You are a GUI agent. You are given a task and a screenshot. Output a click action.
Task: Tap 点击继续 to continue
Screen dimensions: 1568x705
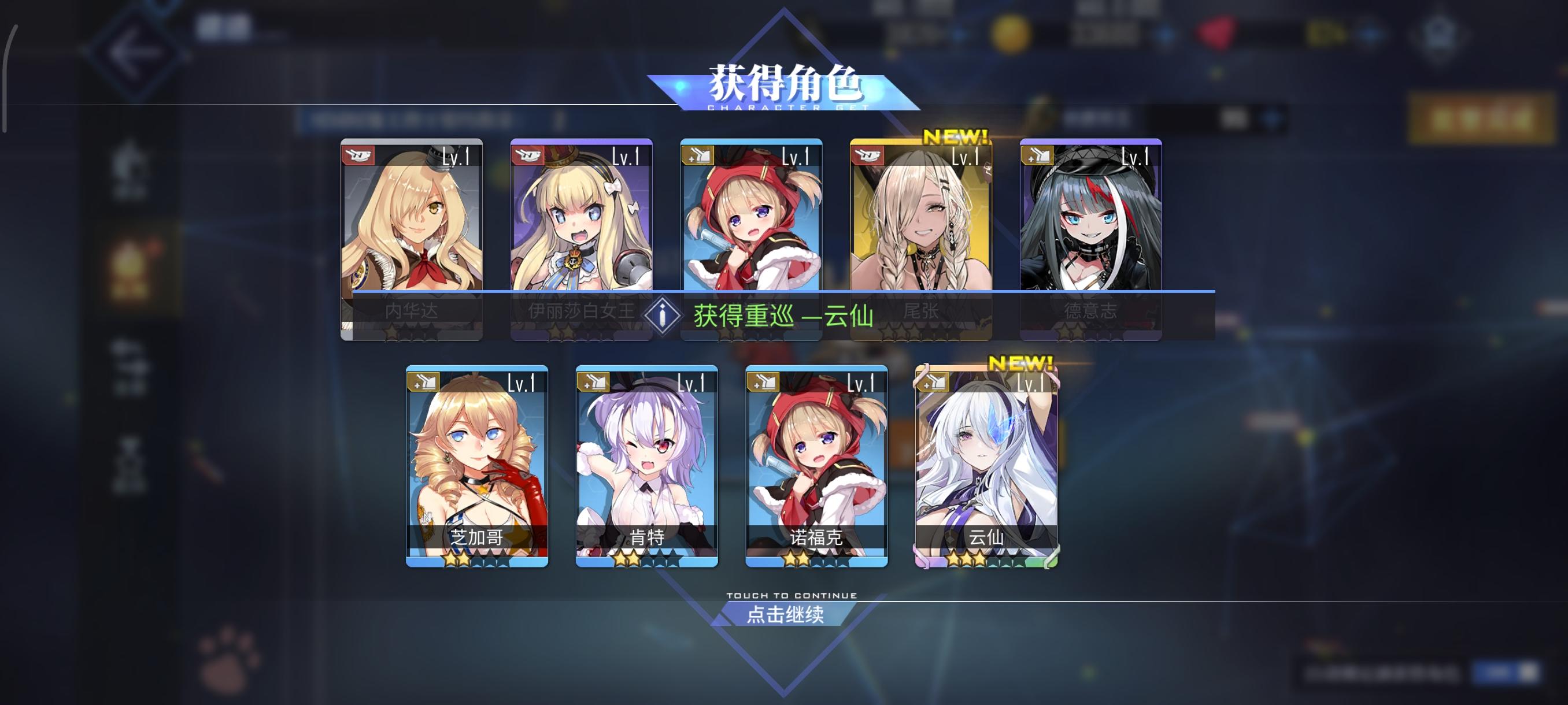[784, 616]
